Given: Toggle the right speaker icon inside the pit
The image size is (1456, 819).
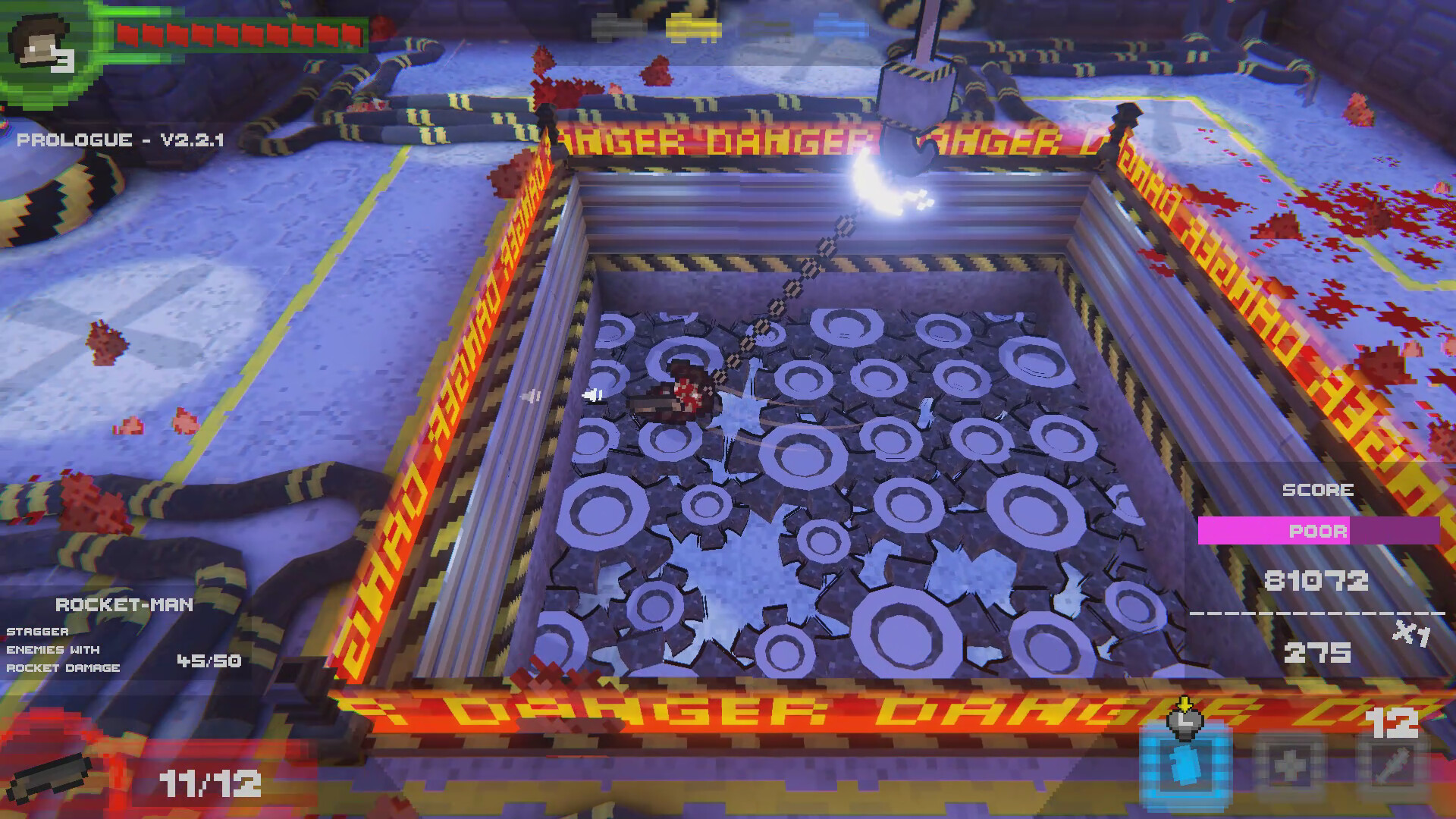Looking at the screenshot, I should 591,394.
